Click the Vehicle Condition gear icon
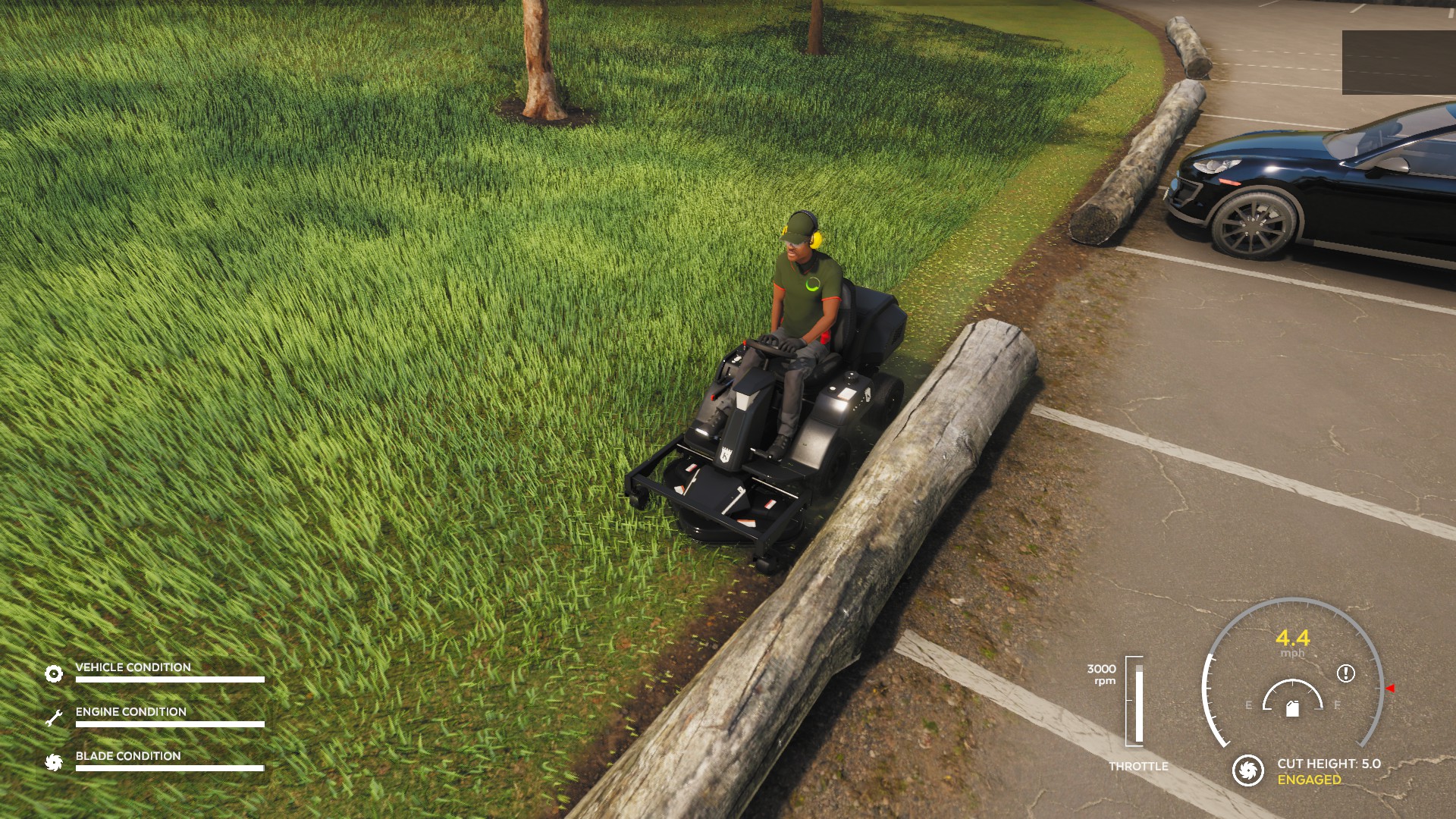Viewport: 1456px width, 819px height. click(53, 673)
